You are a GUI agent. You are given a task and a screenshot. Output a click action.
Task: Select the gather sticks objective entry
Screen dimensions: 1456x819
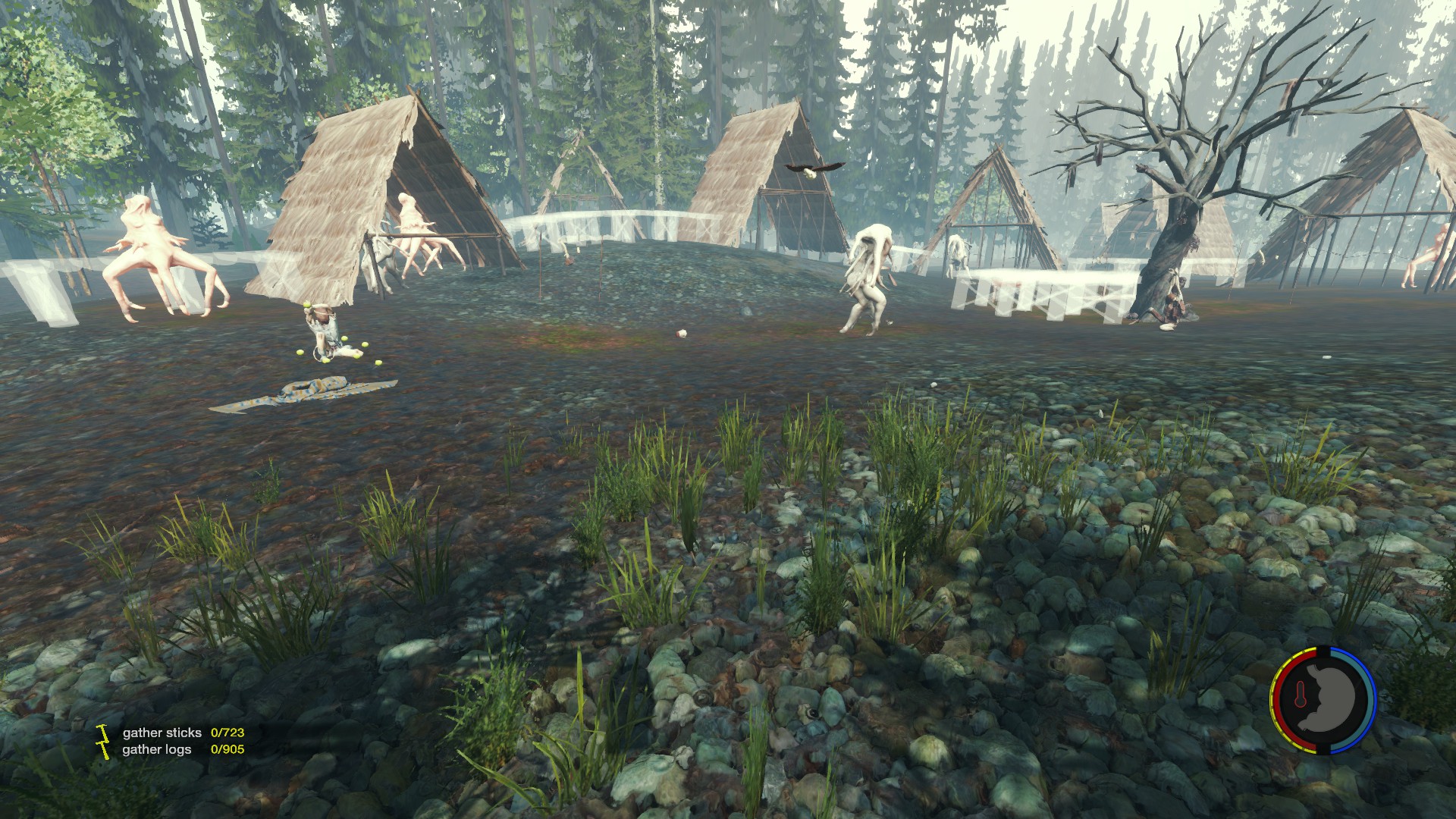(x=162, y=733)
